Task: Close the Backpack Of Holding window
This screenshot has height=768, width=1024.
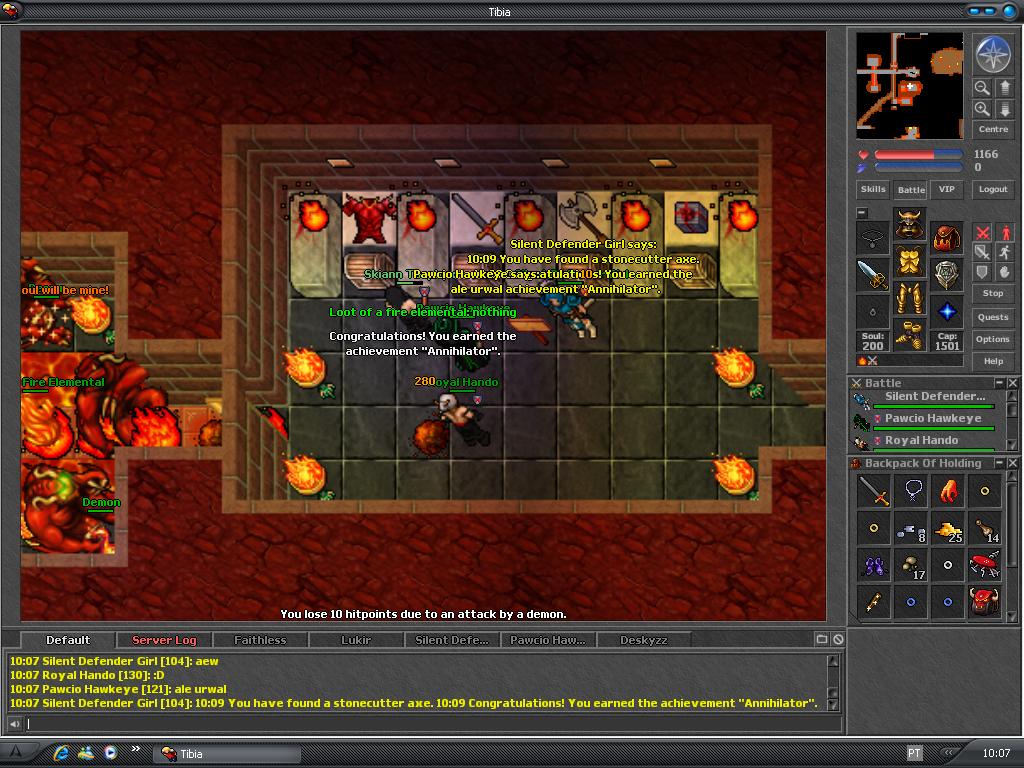Action: coord(1013,463)
